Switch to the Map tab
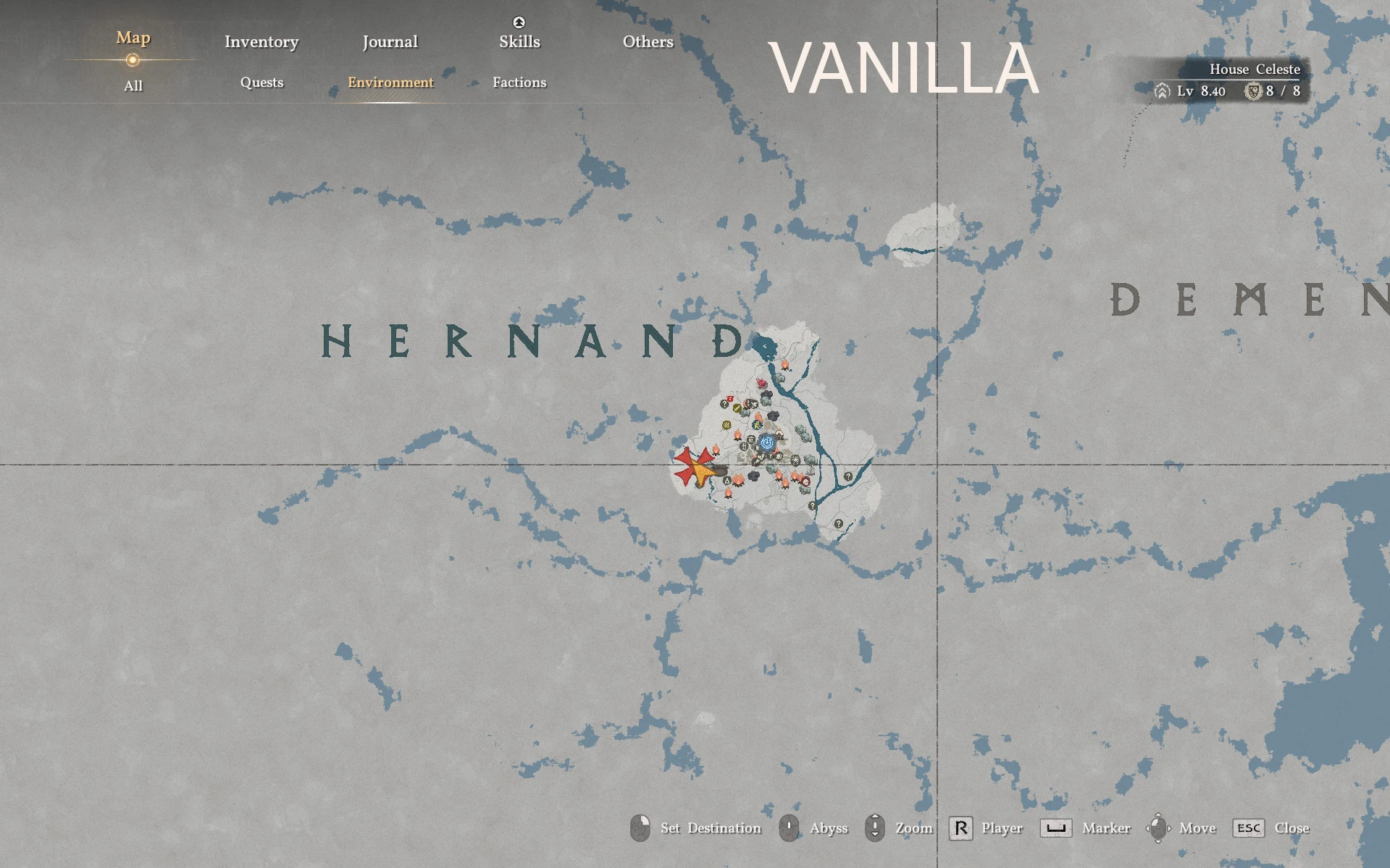Viewport: 1390px width, 868px height. (x=133, y=38)
